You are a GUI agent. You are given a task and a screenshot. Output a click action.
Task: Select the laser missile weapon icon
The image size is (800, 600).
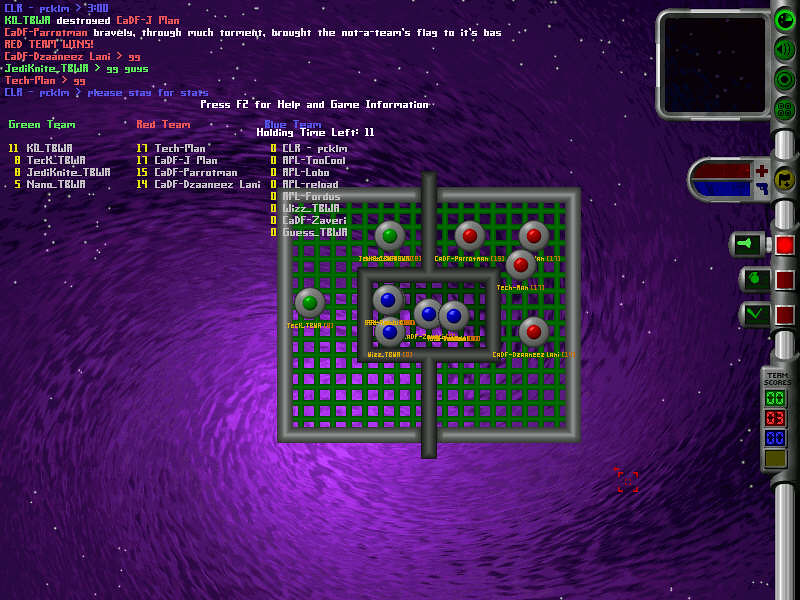click(x=748, y=244)
